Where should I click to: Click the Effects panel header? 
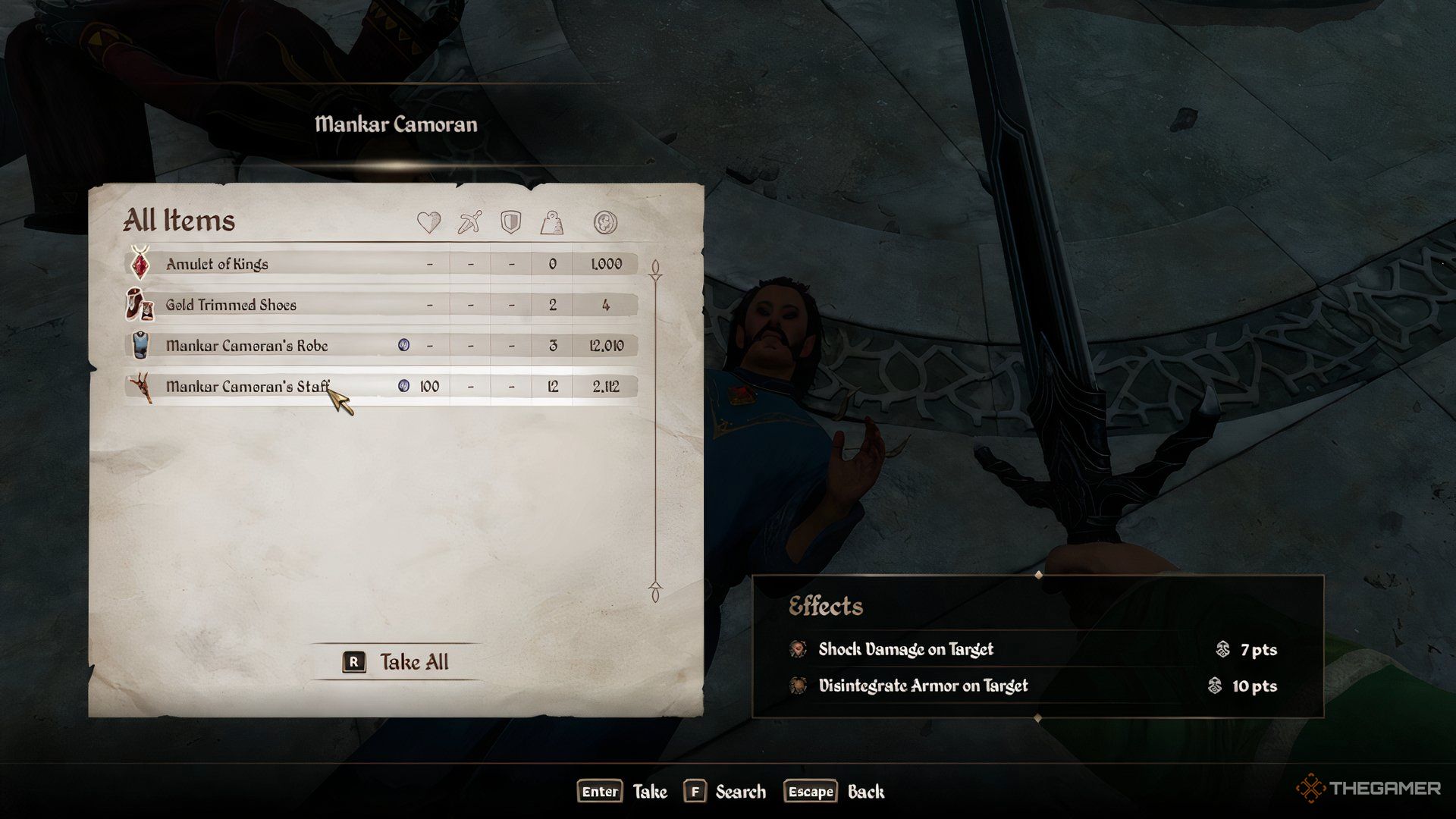(826, 606)
